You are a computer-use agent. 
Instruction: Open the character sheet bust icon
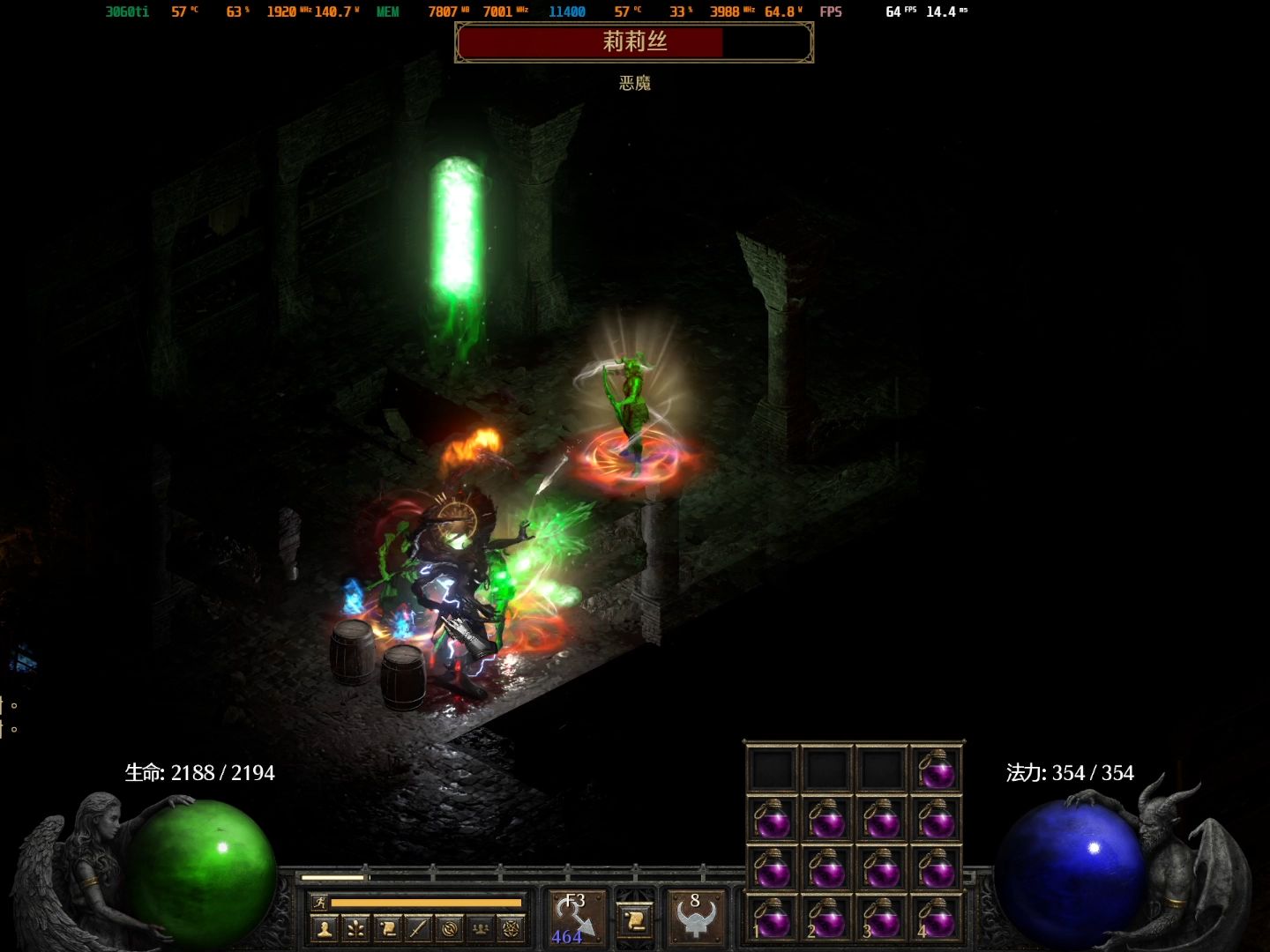[x=325, y=928]
